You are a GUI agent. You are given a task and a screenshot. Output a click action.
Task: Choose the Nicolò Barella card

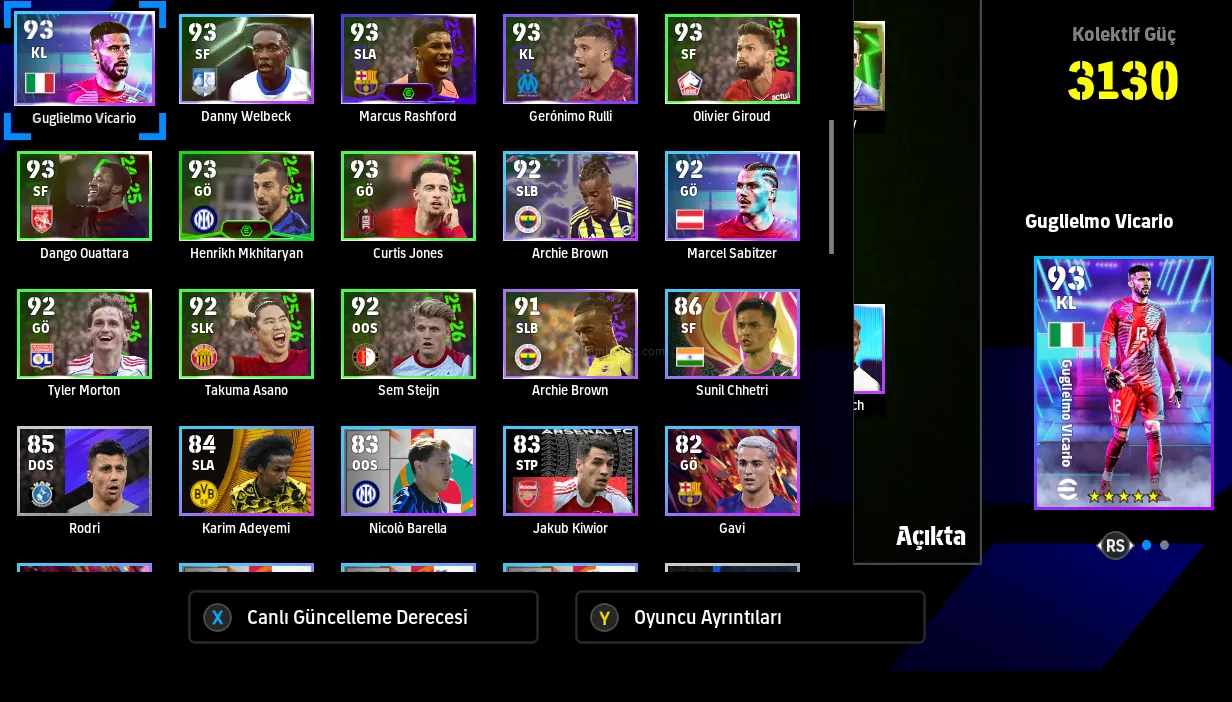pos(408,471)
